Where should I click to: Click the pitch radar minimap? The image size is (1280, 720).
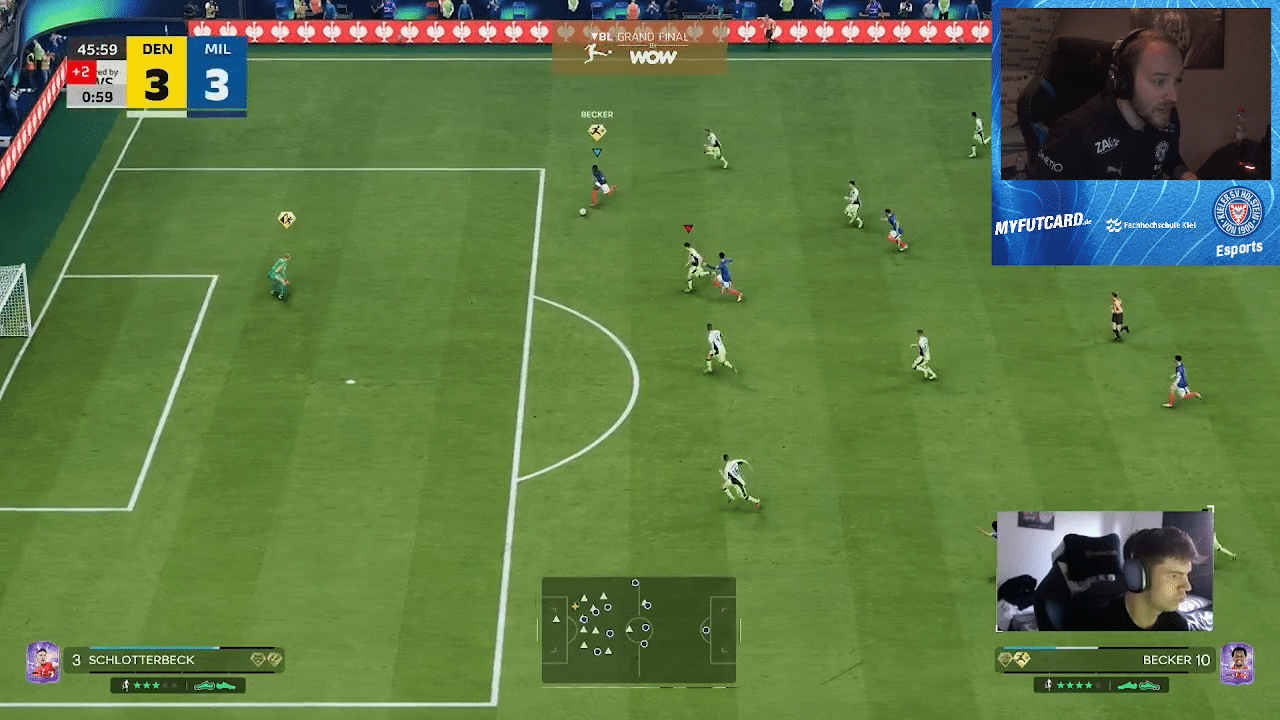pyautogui.click(x=639, y=630)
